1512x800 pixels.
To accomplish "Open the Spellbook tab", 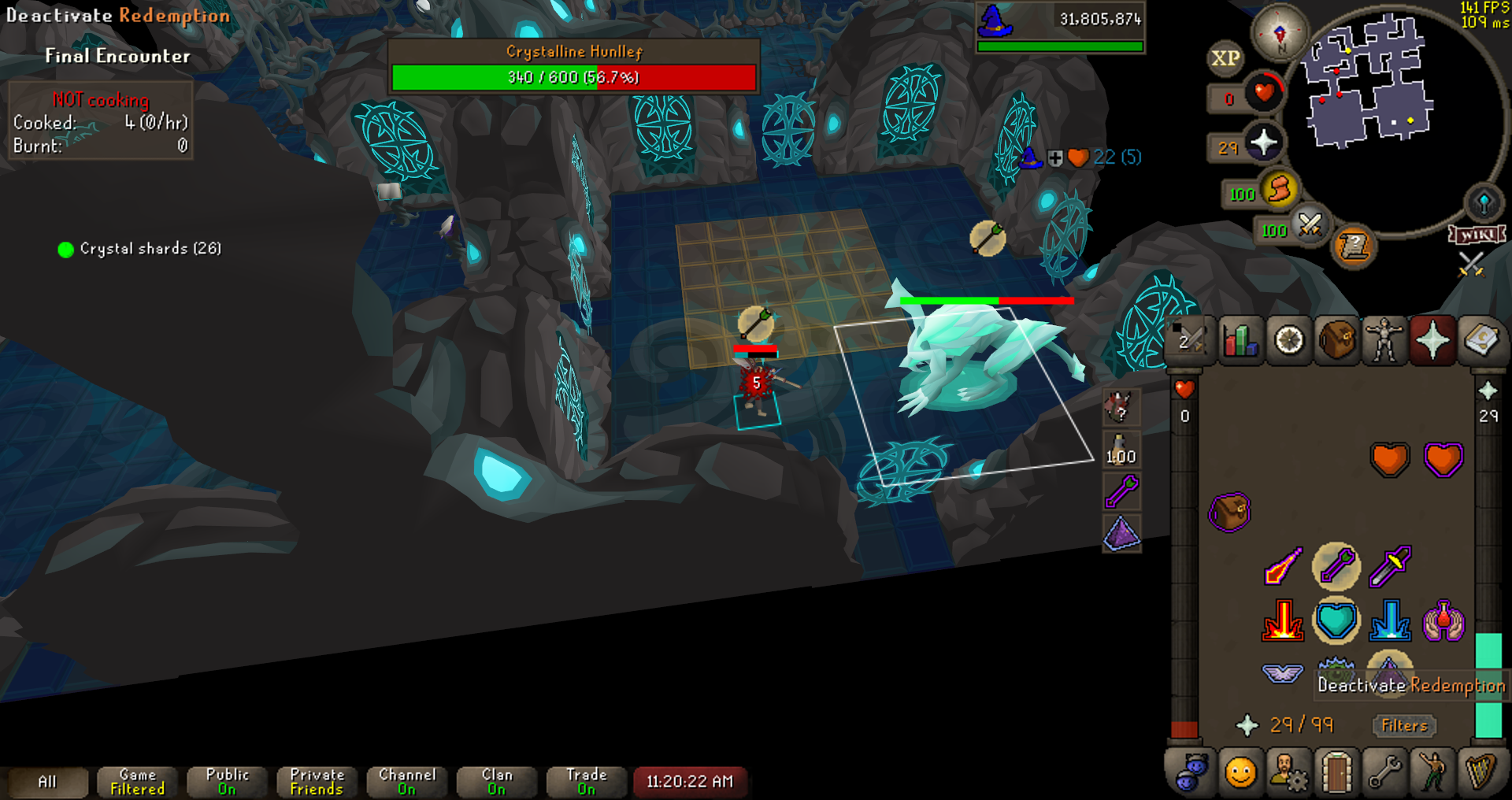I will click(x=1481, y=341).
